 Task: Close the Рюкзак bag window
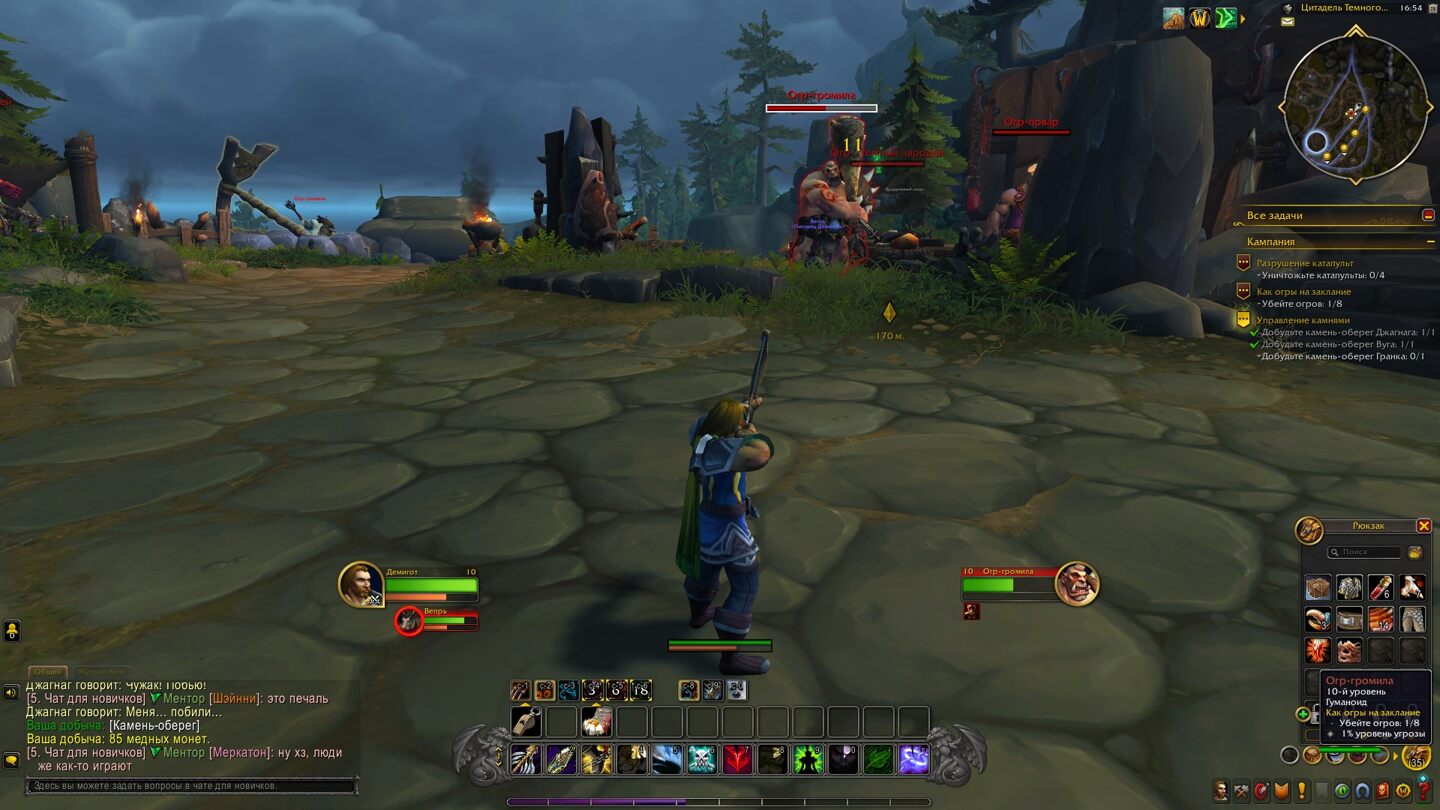coord(1423,526)
